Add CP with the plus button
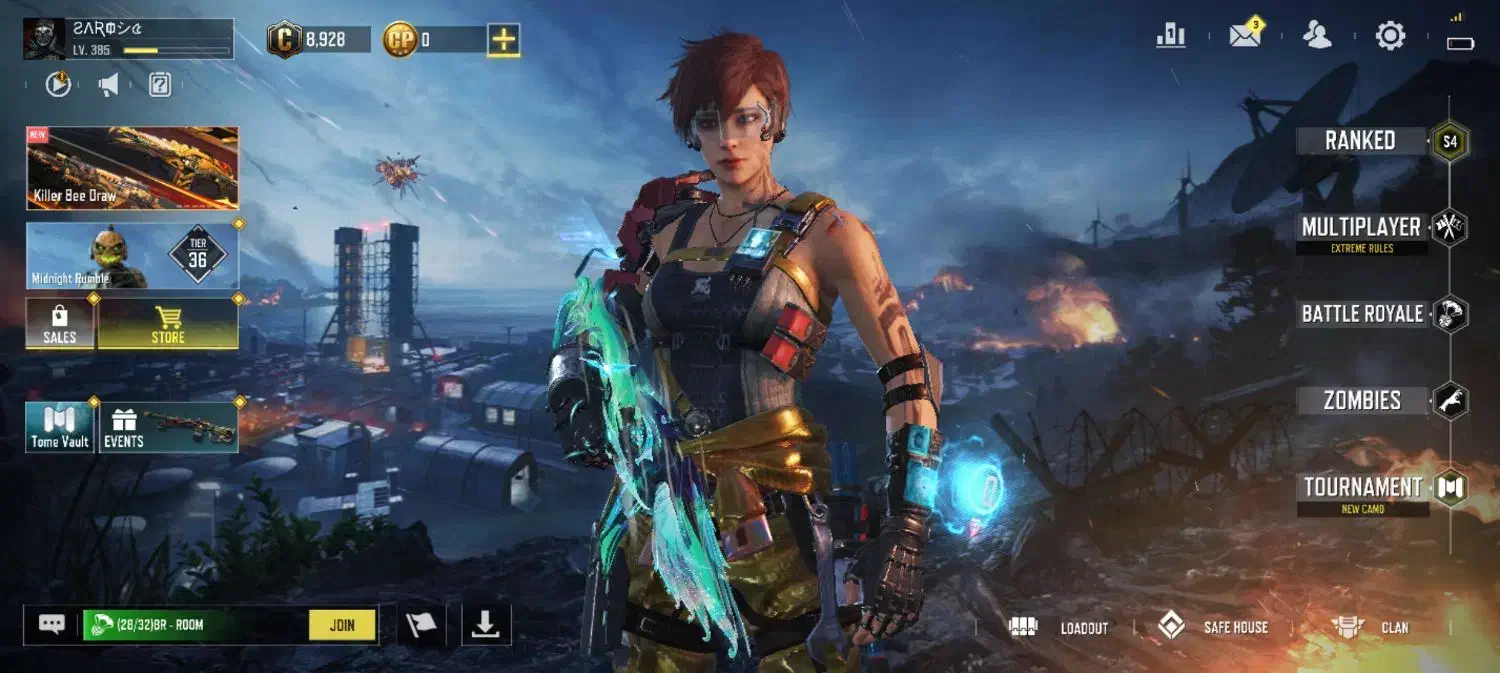 504,40
